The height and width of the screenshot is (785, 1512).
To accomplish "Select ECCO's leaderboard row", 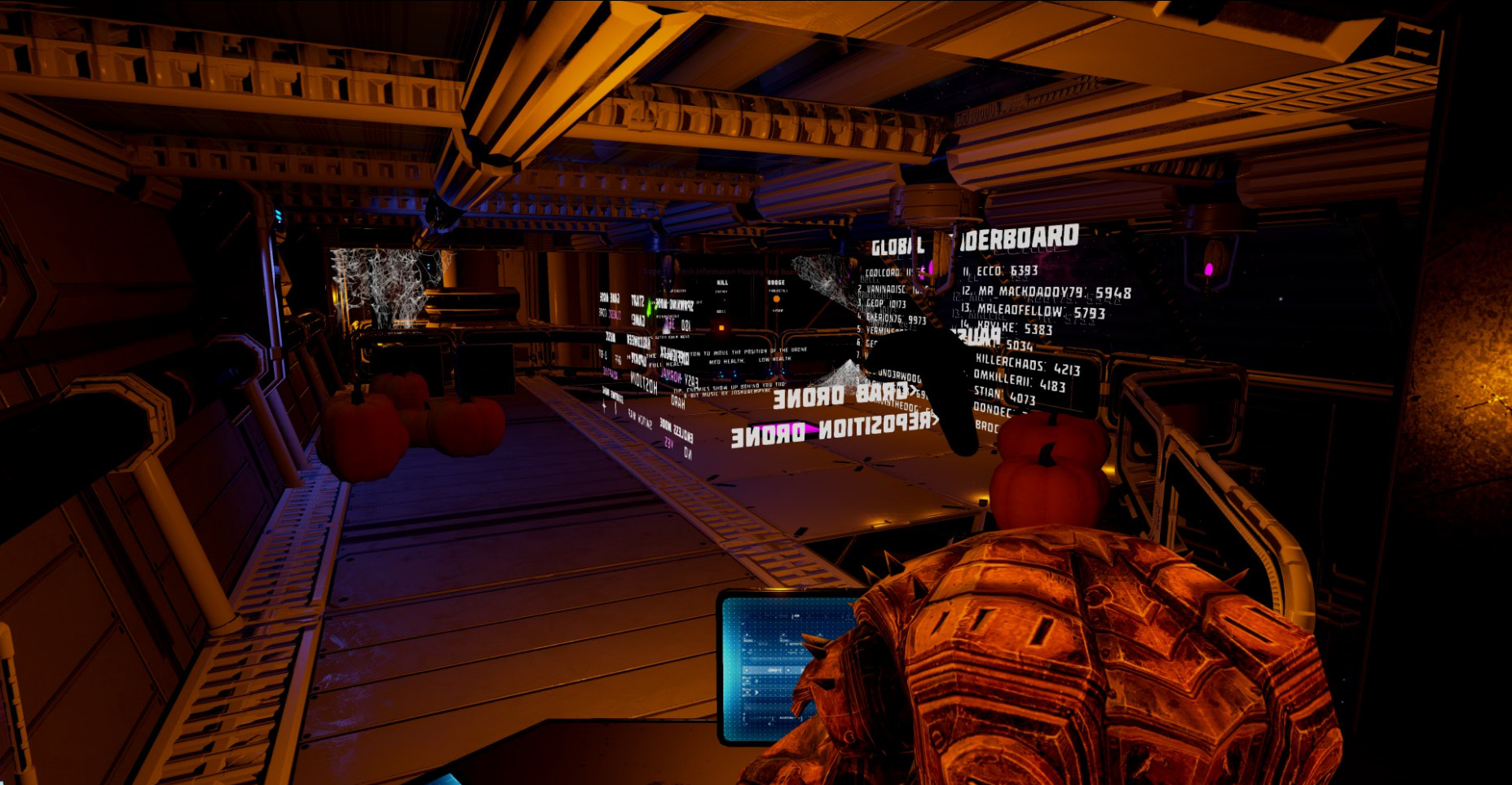I will (1000, 271).
